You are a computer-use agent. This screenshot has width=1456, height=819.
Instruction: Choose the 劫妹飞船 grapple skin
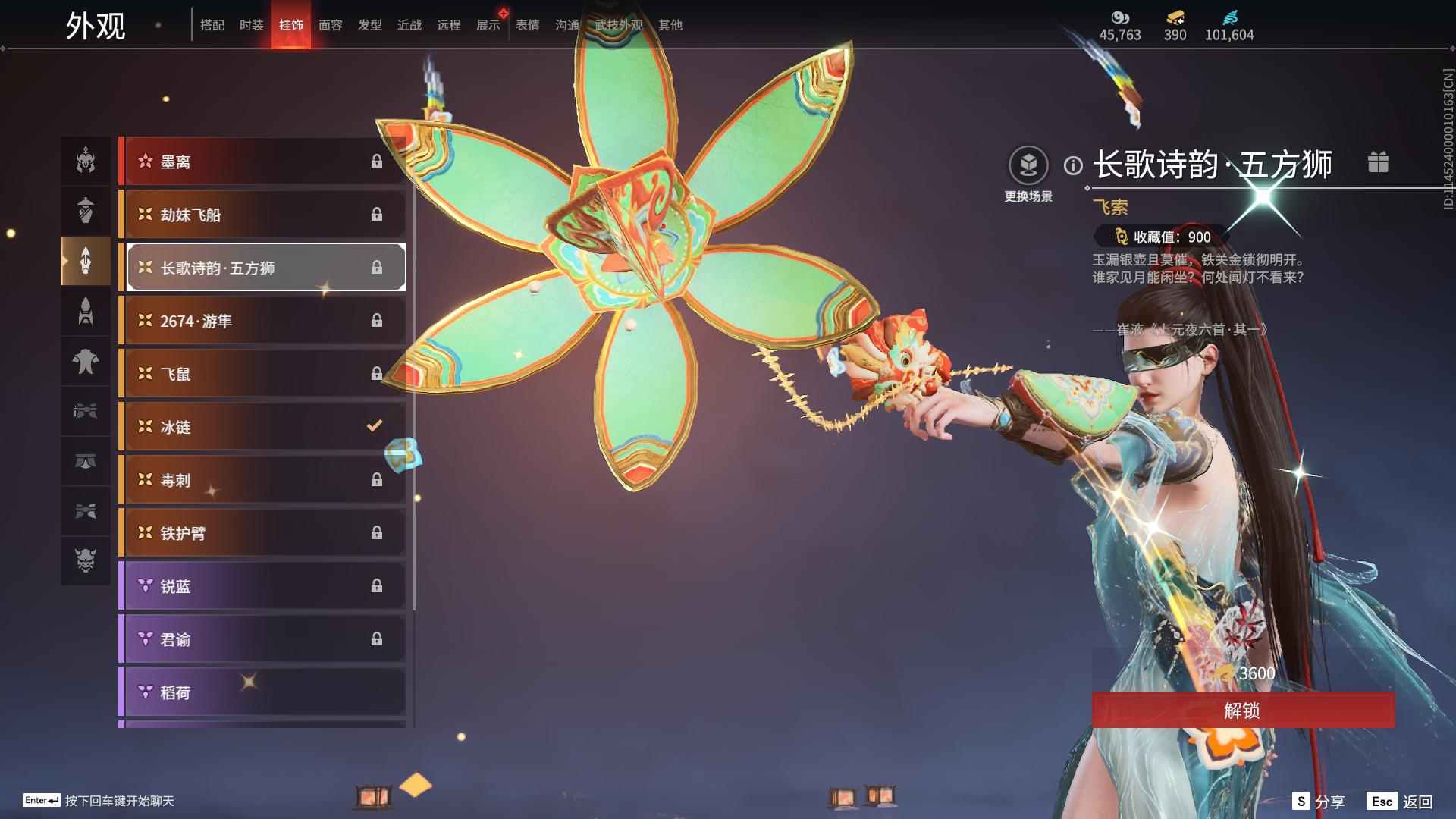262,215
